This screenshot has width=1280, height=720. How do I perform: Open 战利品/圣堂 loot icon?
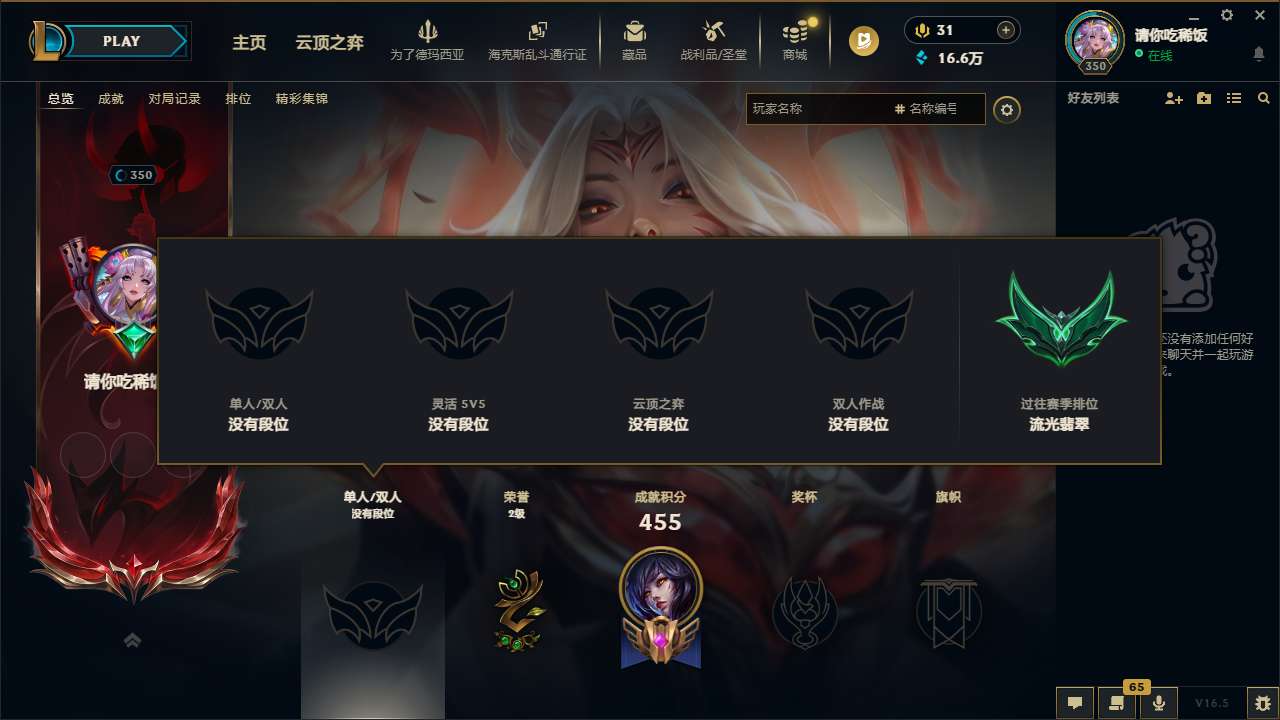(x=712, y=30)
